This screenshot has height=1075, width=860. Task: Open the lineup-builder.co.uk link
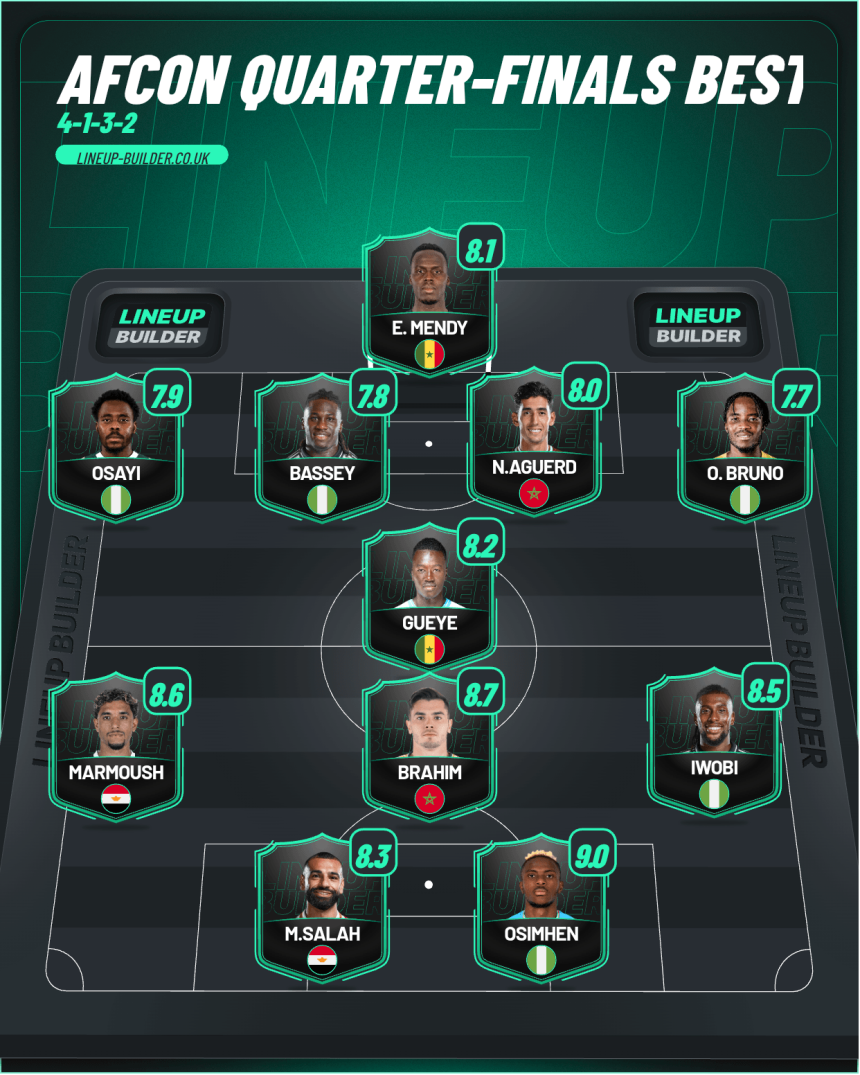click(143, 156)
